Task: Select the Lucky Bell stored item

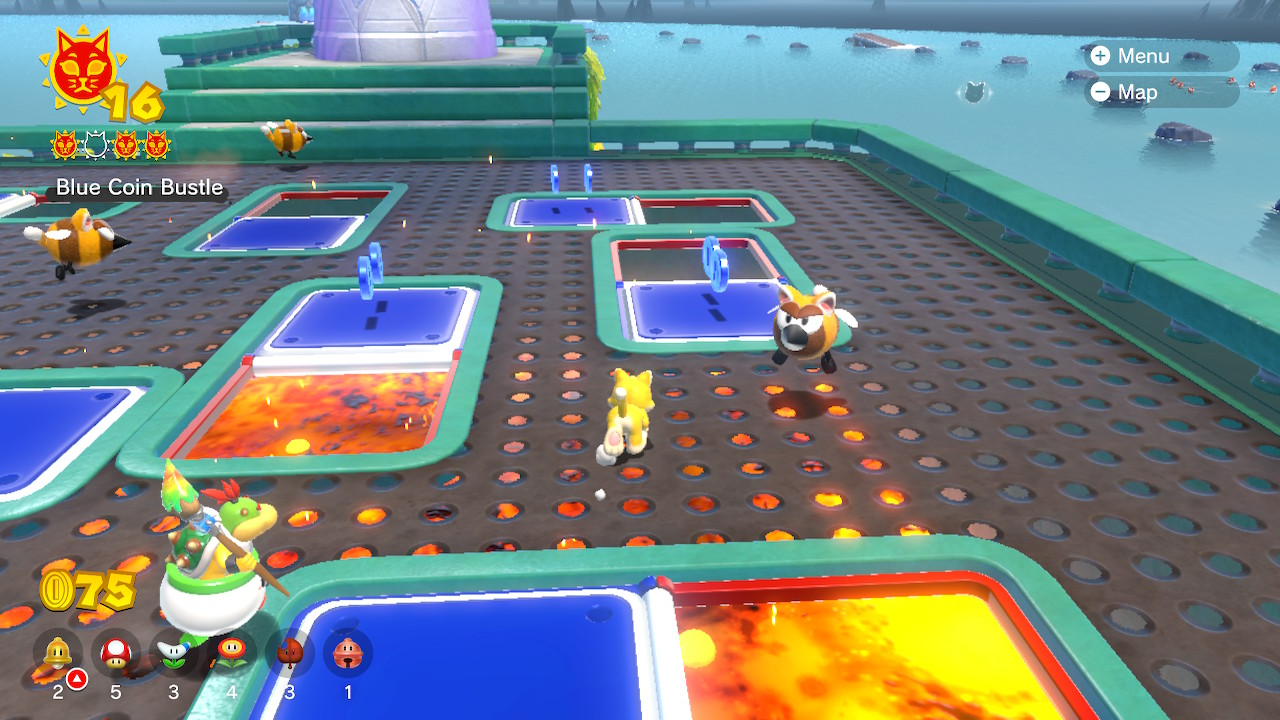Action: point(347,653)
